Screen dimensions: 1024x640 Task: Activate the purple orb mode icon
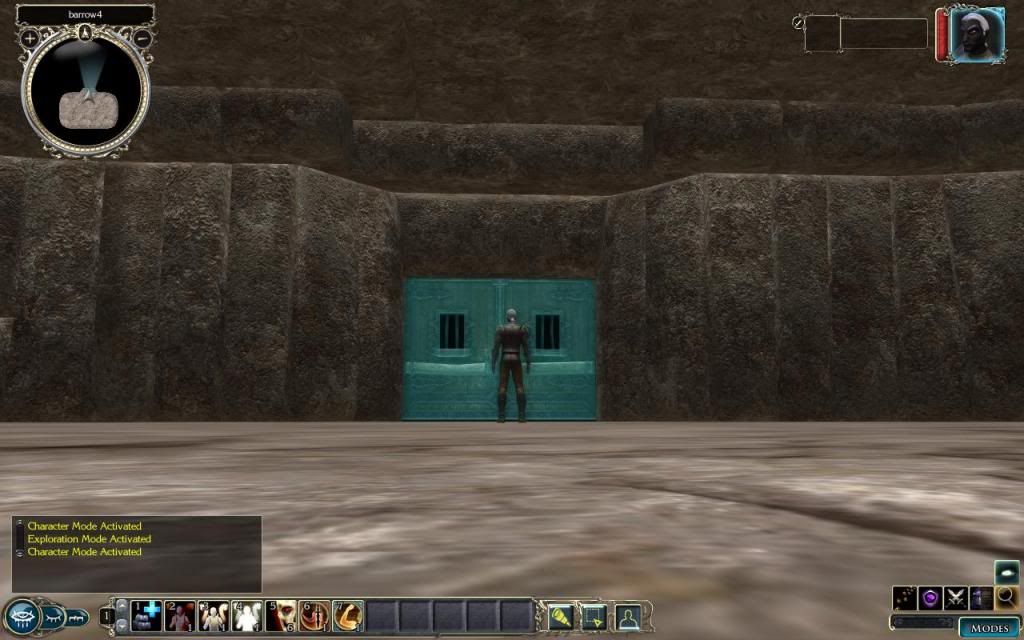coord(931,598)
